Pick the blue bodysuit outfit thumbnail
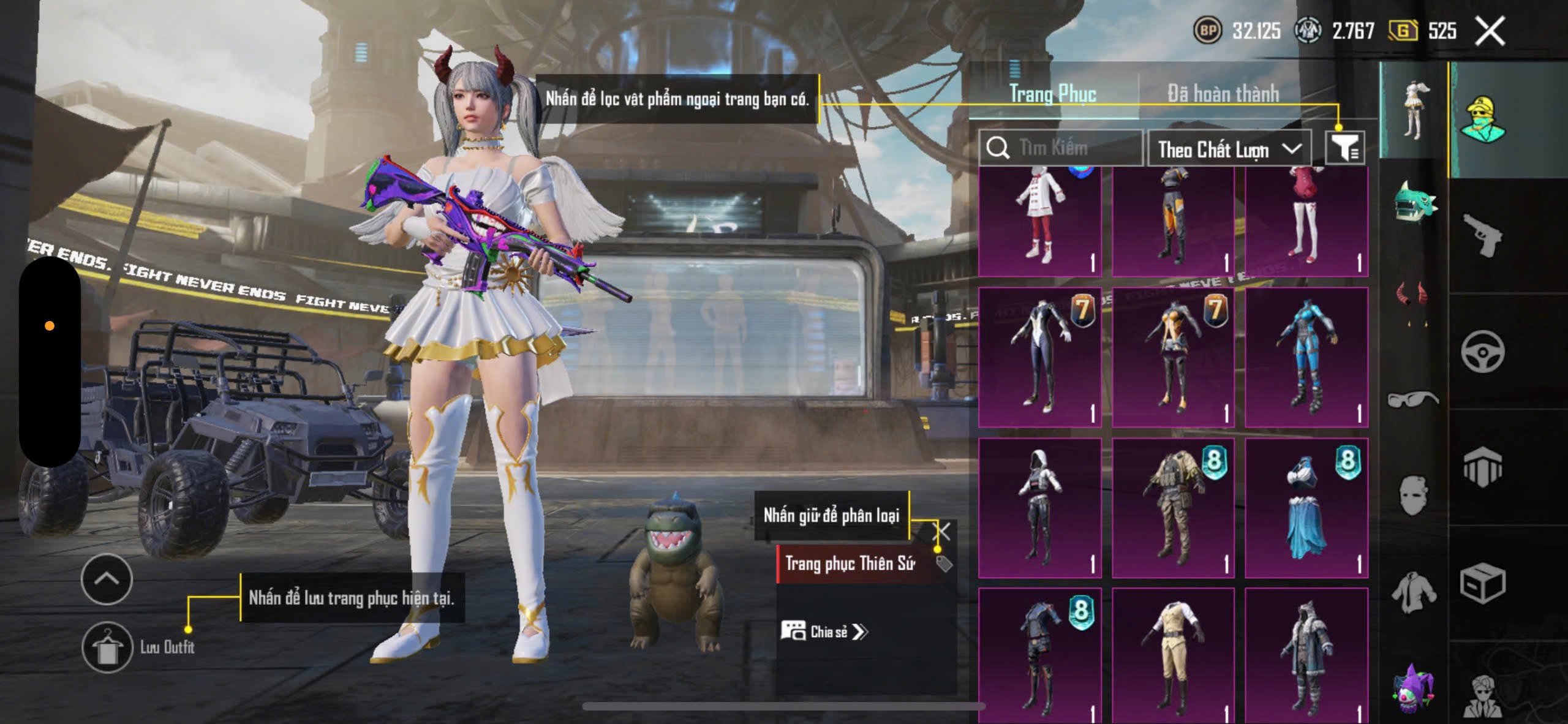This screenshot has height=724, width=1568. click(1306, 357)
